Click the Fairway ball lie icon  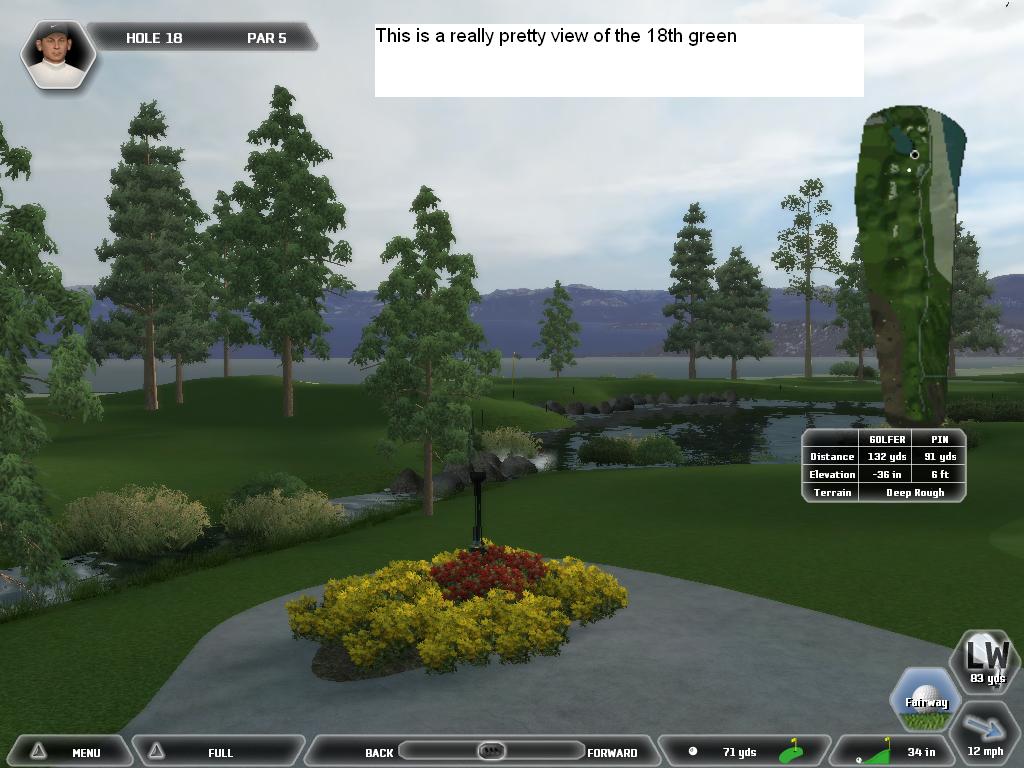coord(926,700)
